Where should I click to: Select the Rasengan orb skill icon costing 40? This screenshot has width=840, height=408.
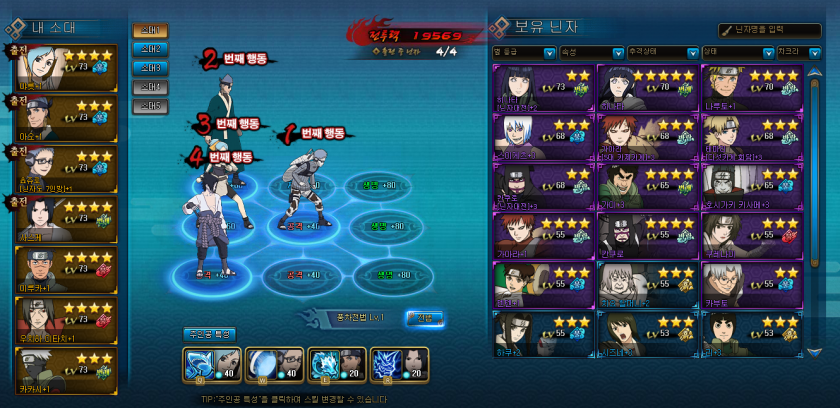pyautogui.click(x=260, y=363)
